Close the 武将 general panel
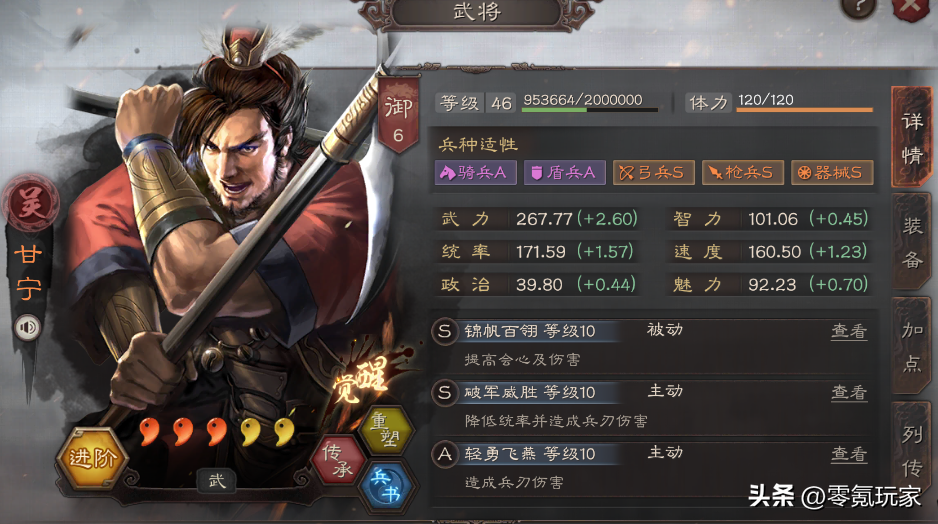This screenshot has width=938, height=524. coord(912,8)
